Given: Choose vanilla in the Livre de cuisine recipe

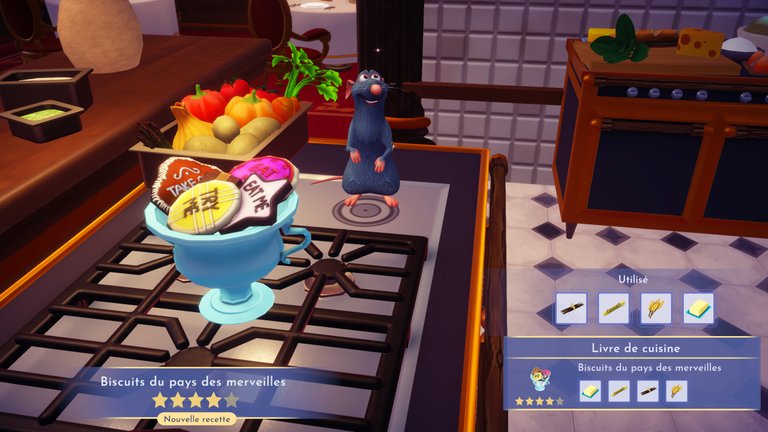Looking at the screenshot, I should pyautogui.click(x=648, y=390).
